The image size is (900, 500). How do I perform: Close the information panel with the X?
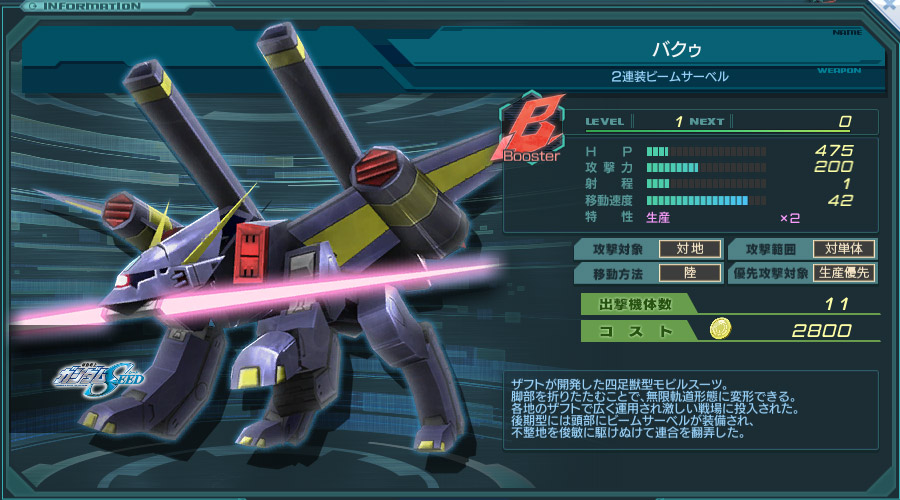pos(889,6)
